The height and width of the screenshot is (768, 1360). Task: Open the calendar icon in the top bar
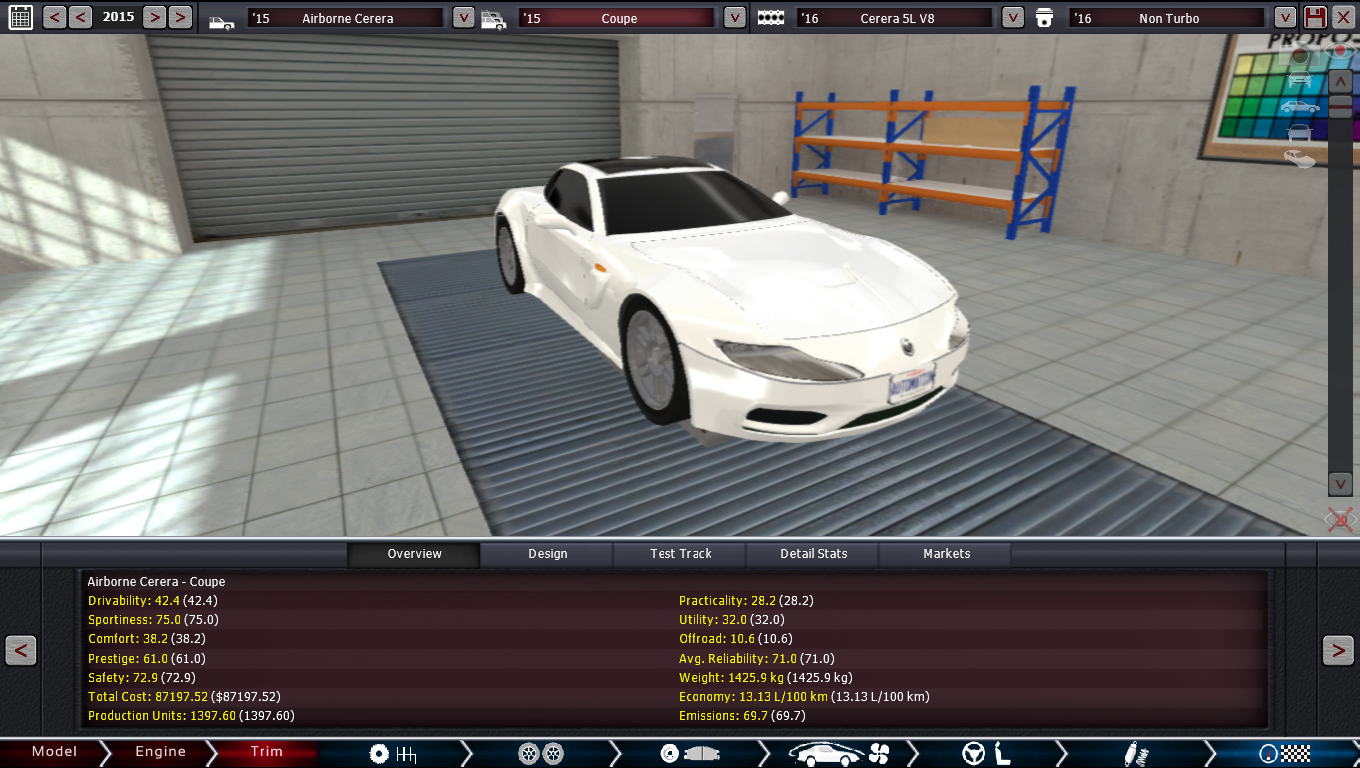(20, 17)
